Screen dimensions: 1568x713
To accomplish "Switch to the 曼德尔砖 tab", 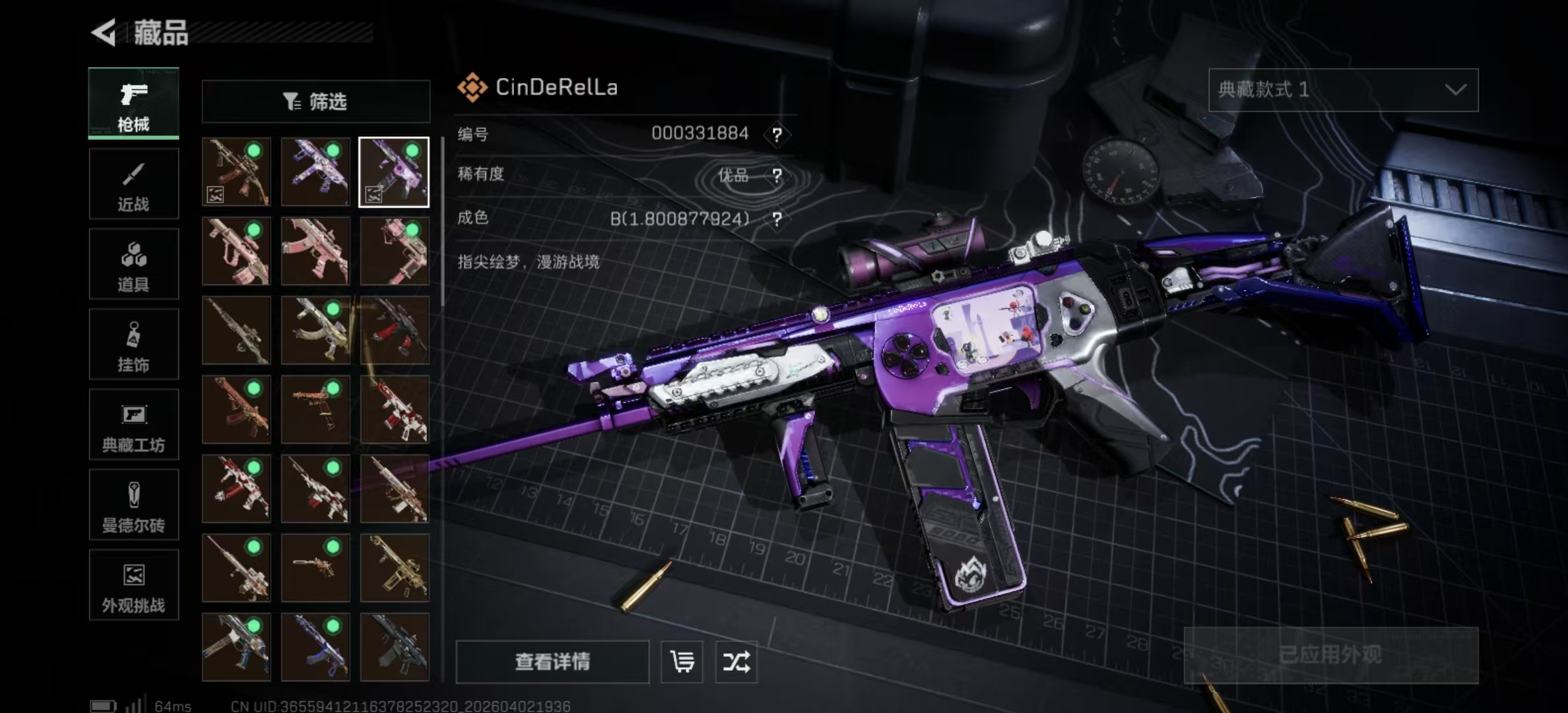I will [133, 505].
